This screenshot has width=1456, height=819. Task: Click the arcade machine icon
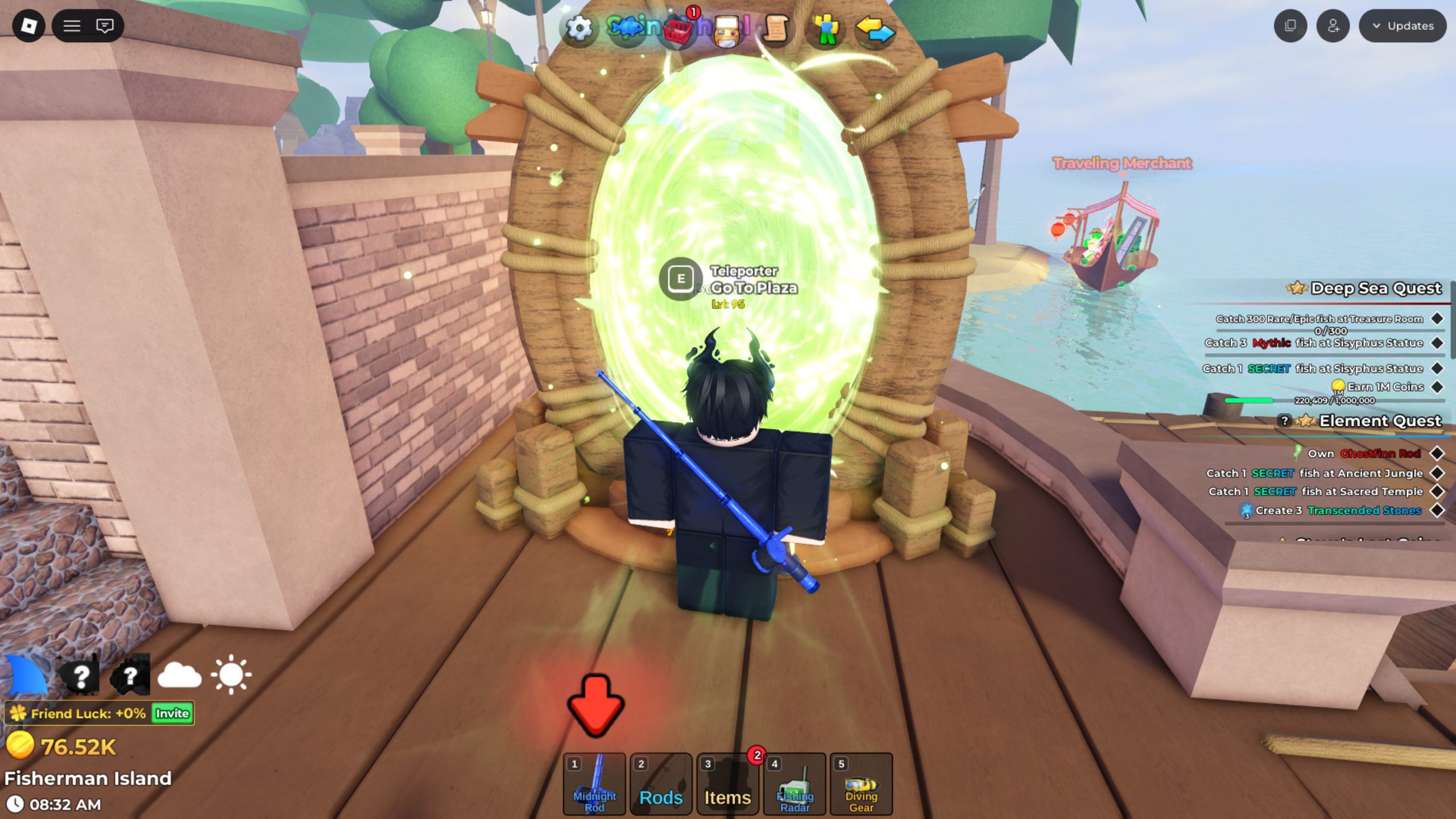coord(727,28)
